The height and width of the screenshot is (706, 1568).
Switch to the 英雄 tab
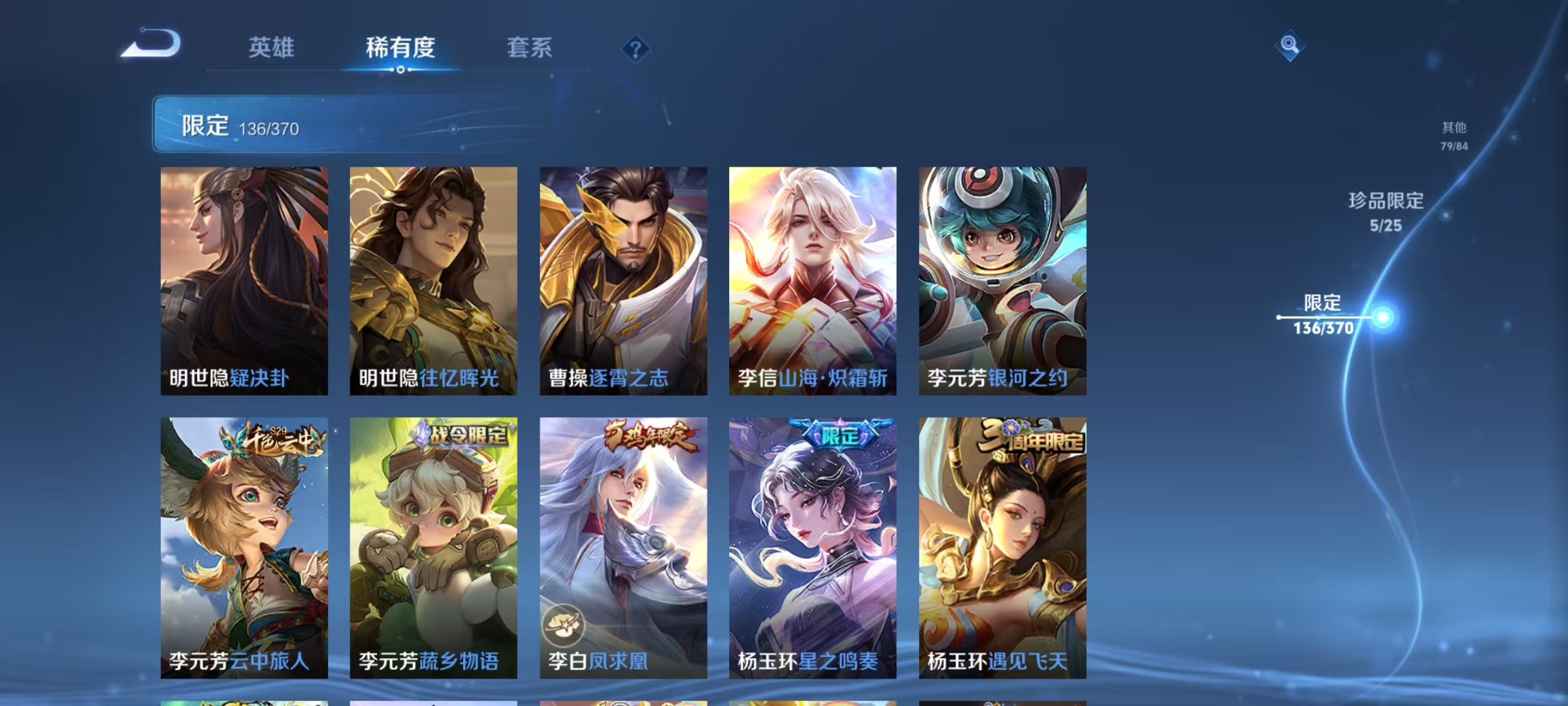tap(272, 47)
